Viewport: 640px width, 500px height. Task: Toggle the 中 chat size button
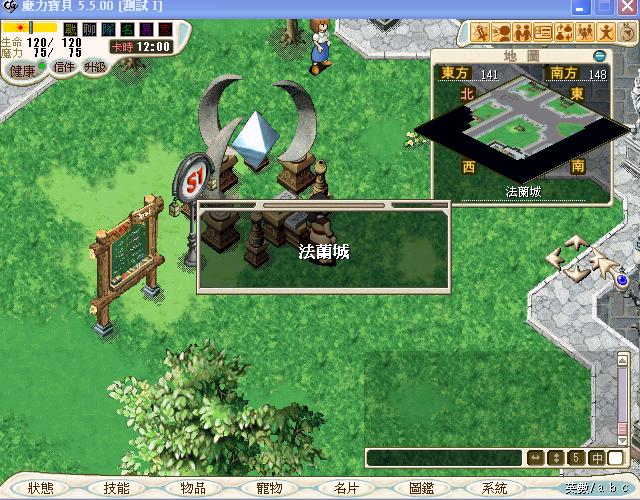(596, 458)
